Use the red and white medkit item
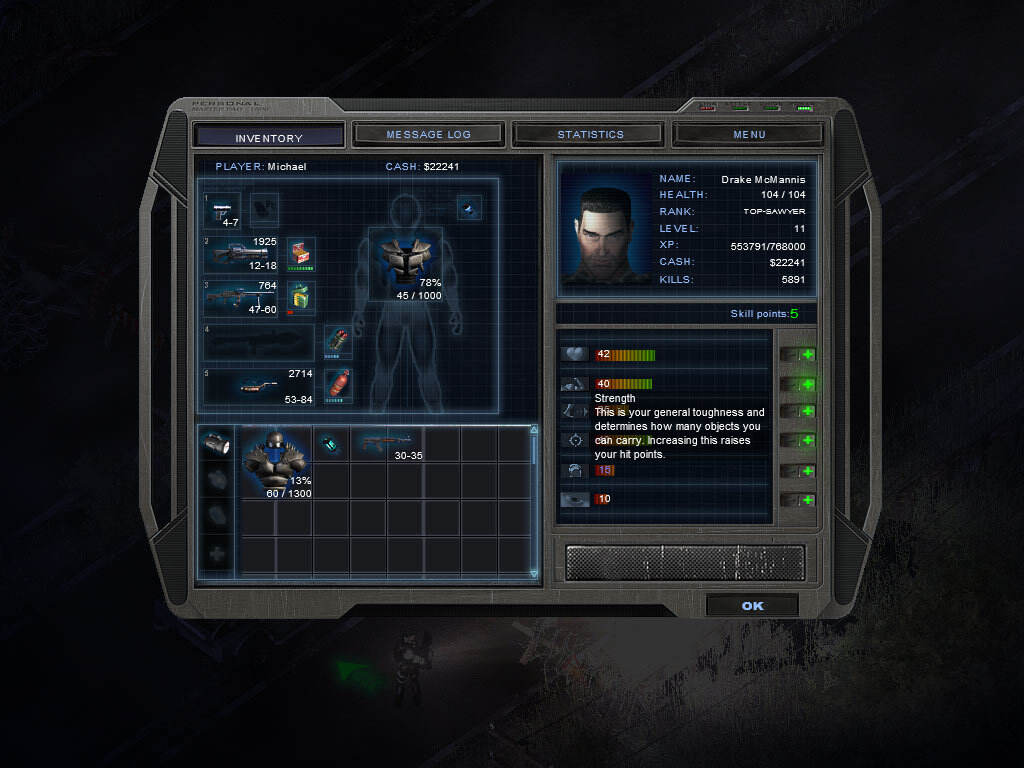Viewport: 1024px width, 768px height. (301, 253)
